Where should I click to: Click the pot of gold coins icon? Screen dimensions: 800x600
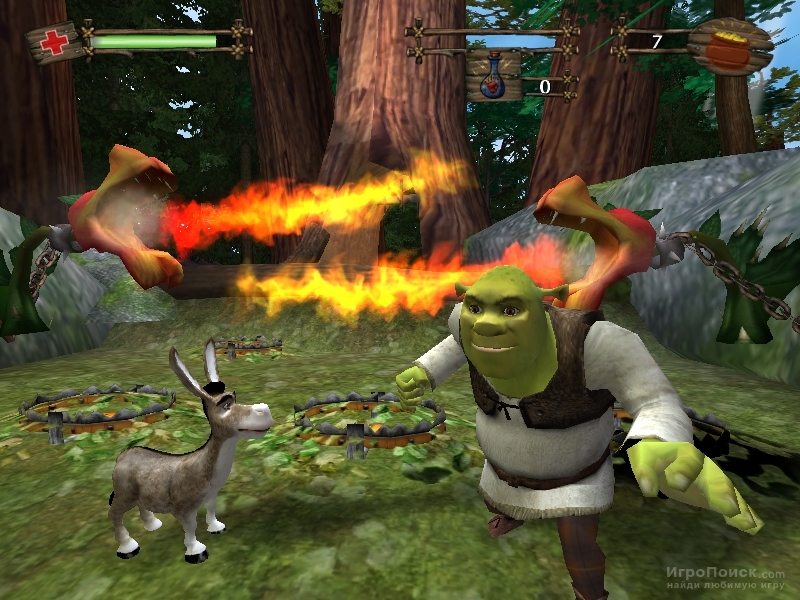click(734, 47)
